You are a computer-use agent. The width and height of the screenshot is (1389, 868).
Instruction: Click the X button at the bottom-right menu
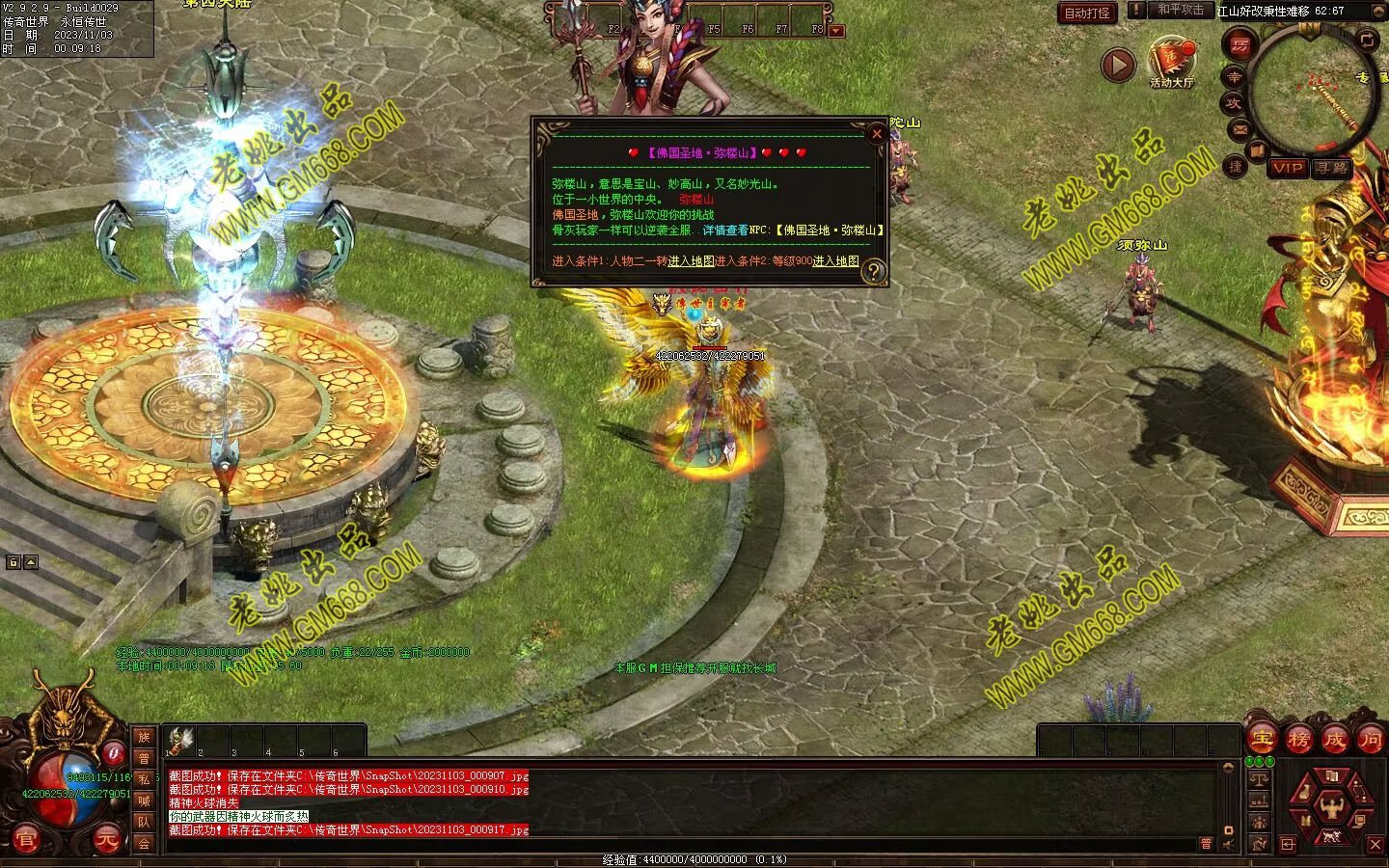point(1375,845)
